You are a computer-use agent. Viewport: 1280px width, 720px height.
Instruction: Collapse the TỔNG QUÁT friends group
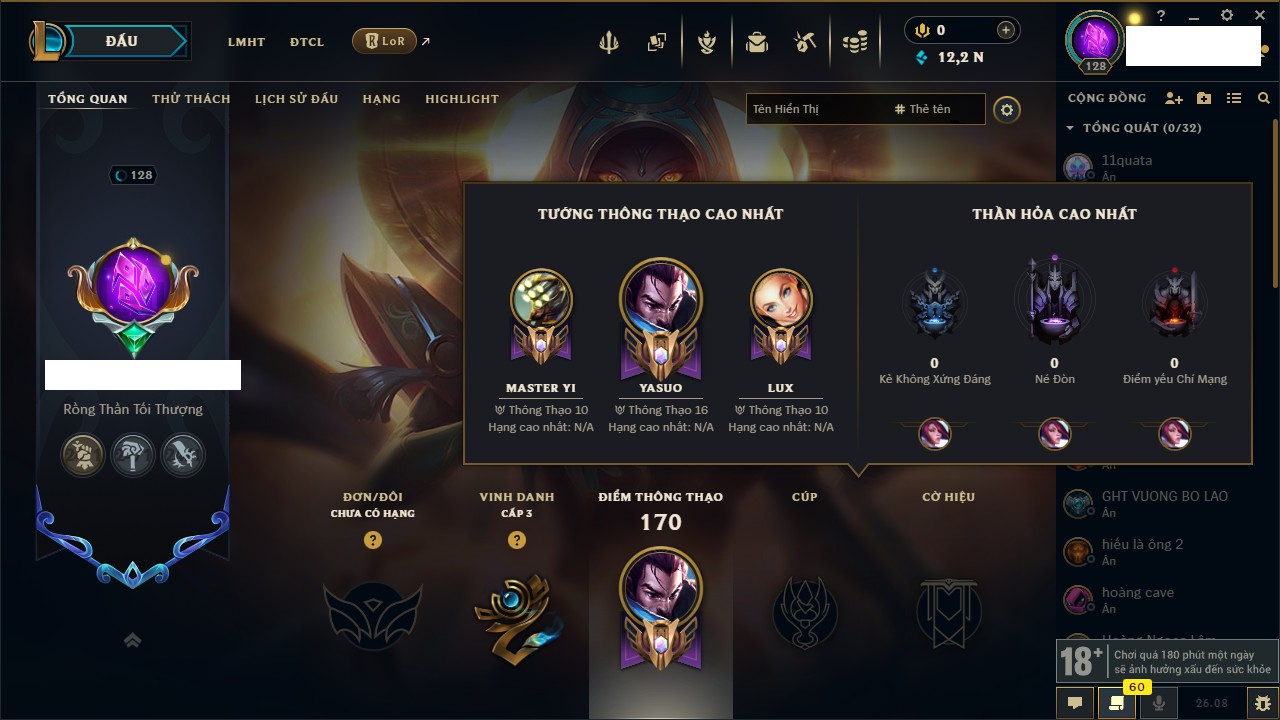[1070, 128]
